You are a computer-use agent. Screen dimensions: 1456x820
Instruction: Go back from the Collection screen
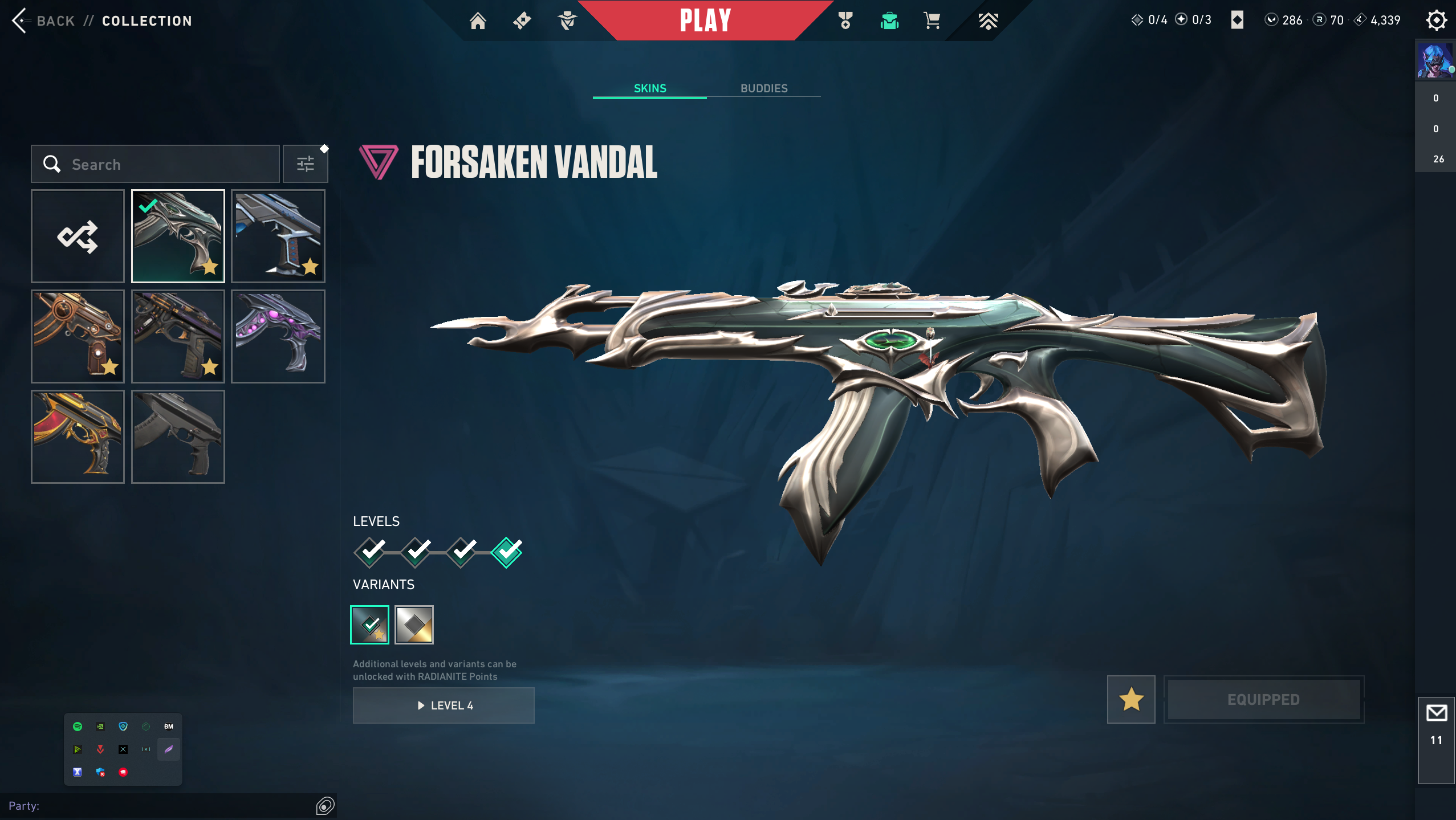coord(43,21)
